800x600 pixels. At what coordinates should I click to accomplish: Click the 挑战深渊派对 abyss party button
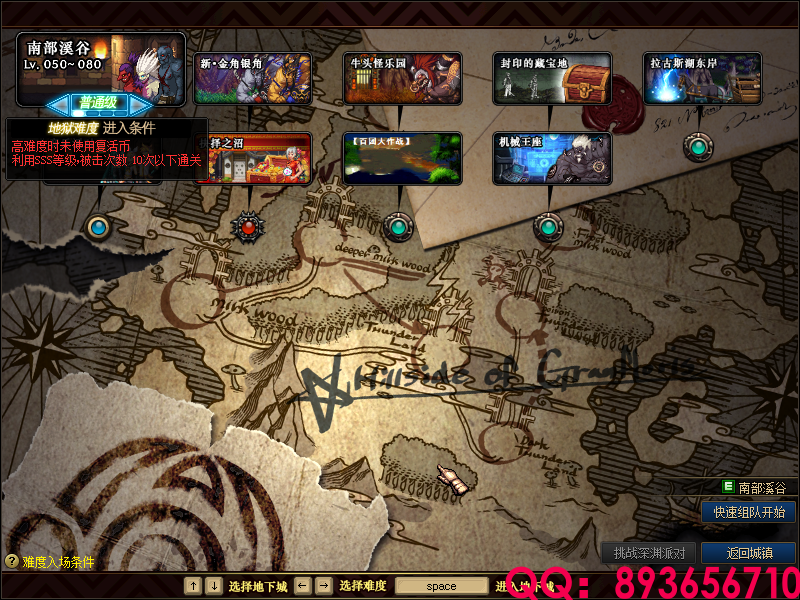(648, 553)
